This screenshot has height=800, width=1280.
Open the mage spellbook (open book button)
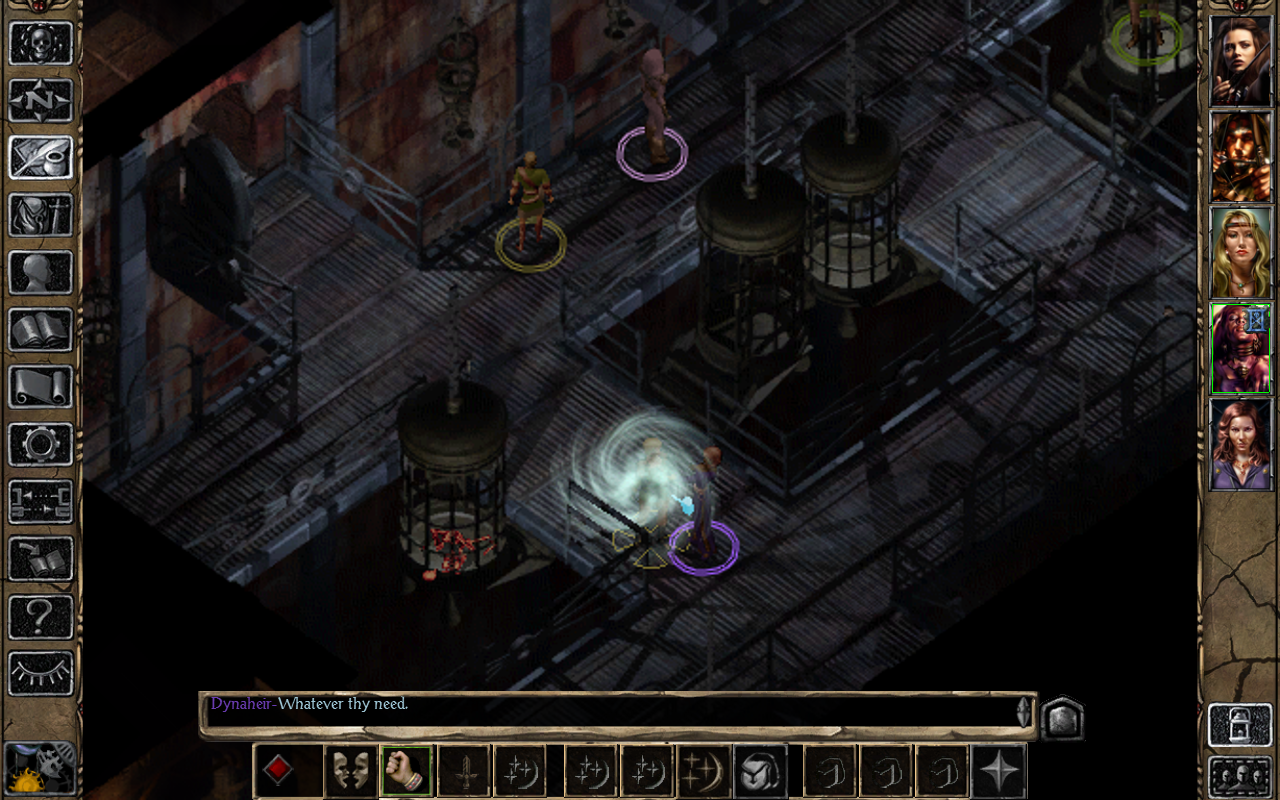41,329
